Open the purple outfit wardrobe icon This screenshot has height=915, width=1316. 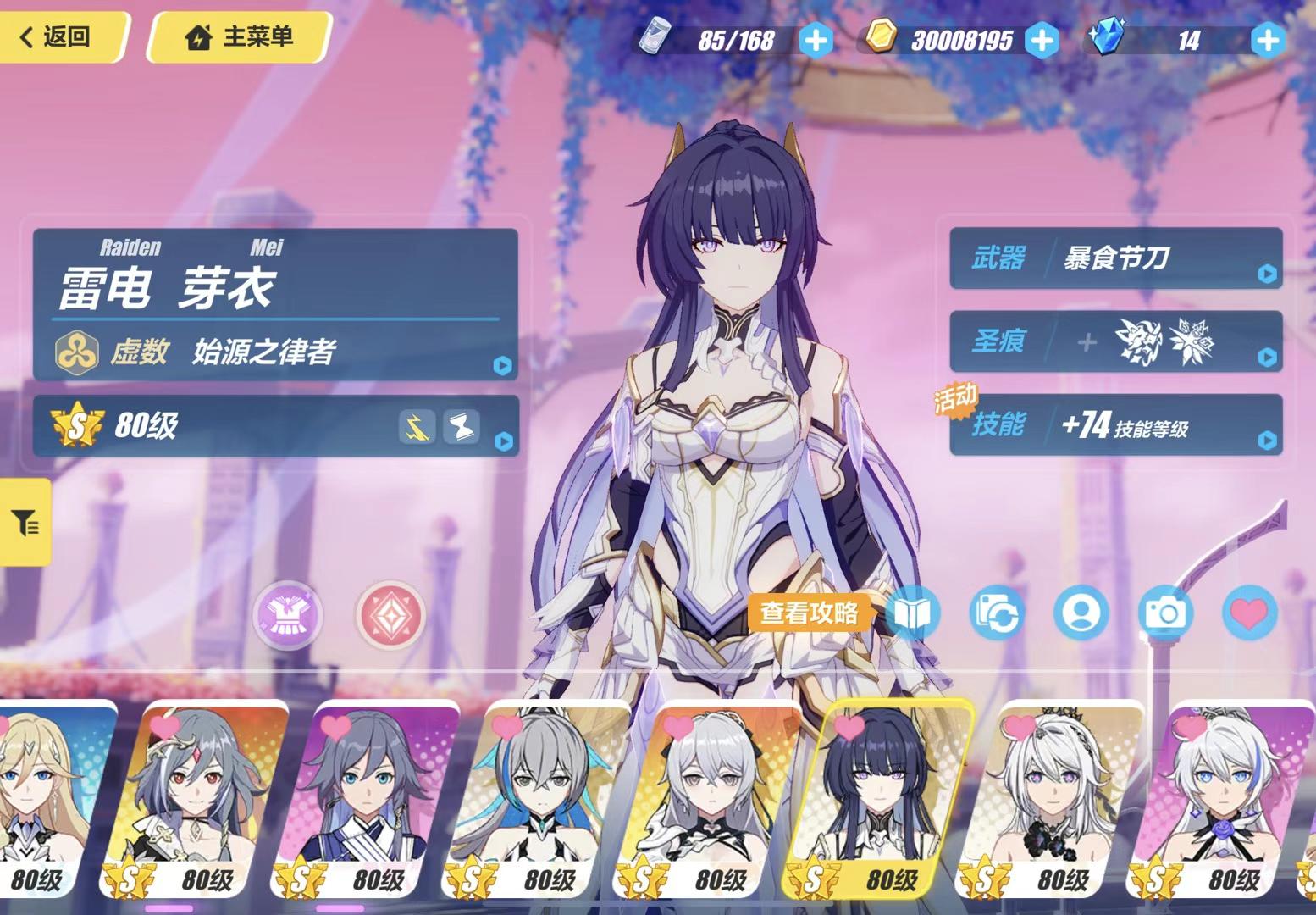pyautogui.click(x=289, y=614)
